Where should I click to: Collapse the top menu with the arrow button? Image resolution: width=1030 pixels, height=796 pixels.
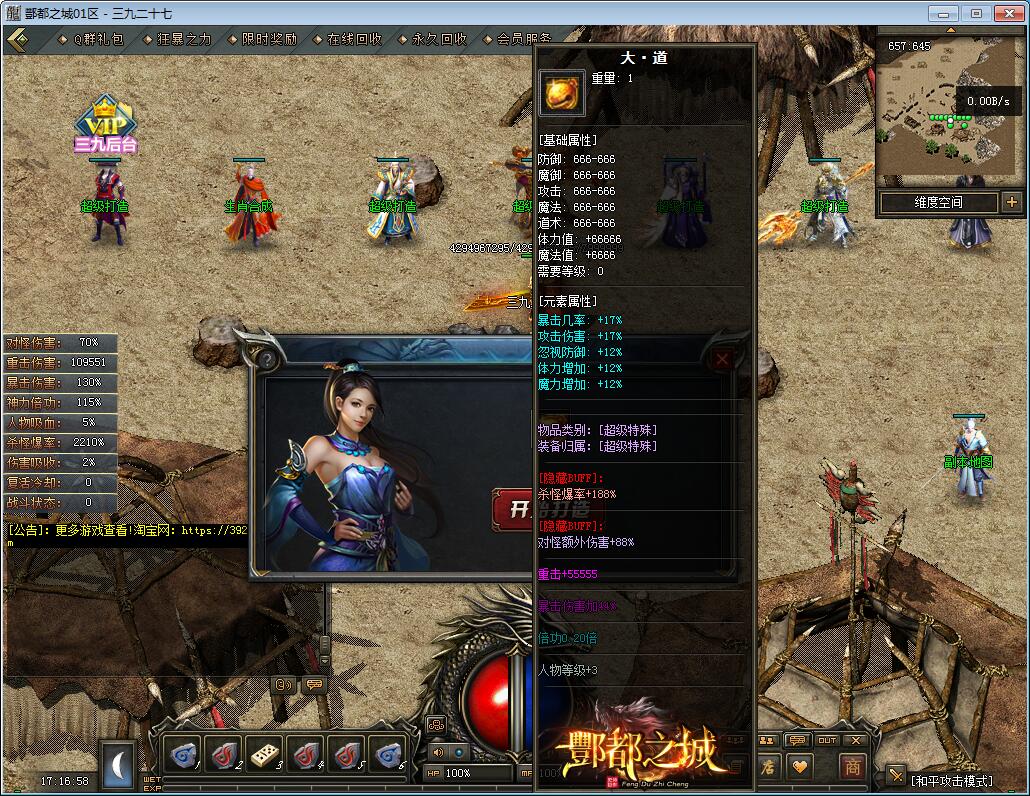(17, 39)
